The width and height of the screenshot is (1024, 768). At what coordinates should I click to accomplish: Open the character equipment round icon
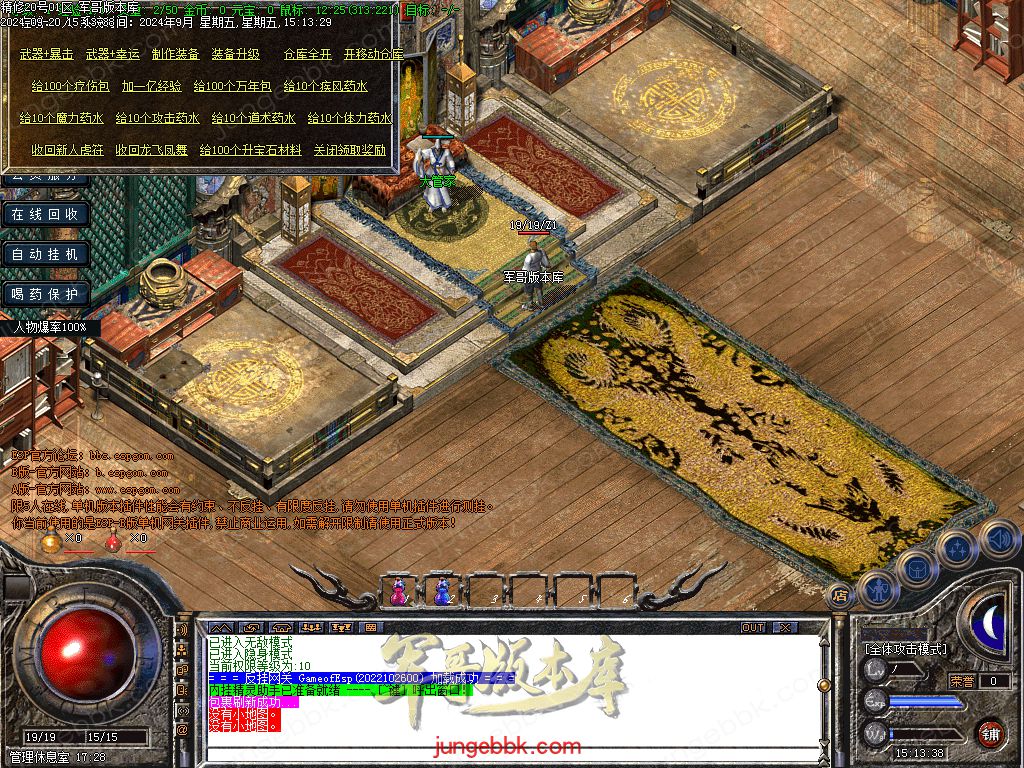click(x=877, y=590)
